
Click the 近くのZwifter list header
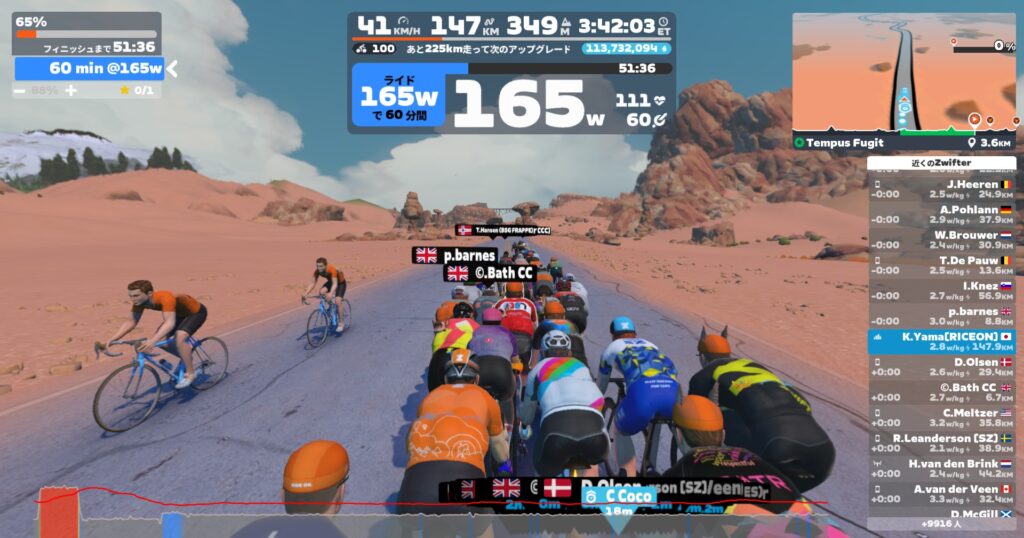pos(941,163)
